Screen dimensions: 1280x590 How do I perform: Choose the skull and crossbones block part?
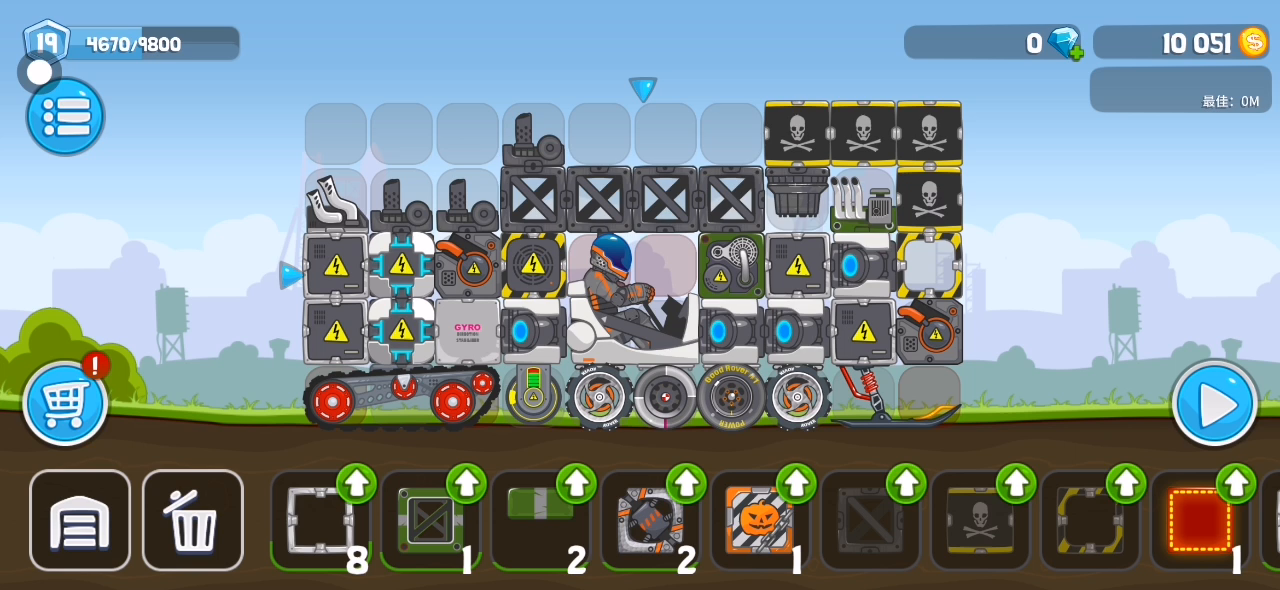click(x=979, y=521)
